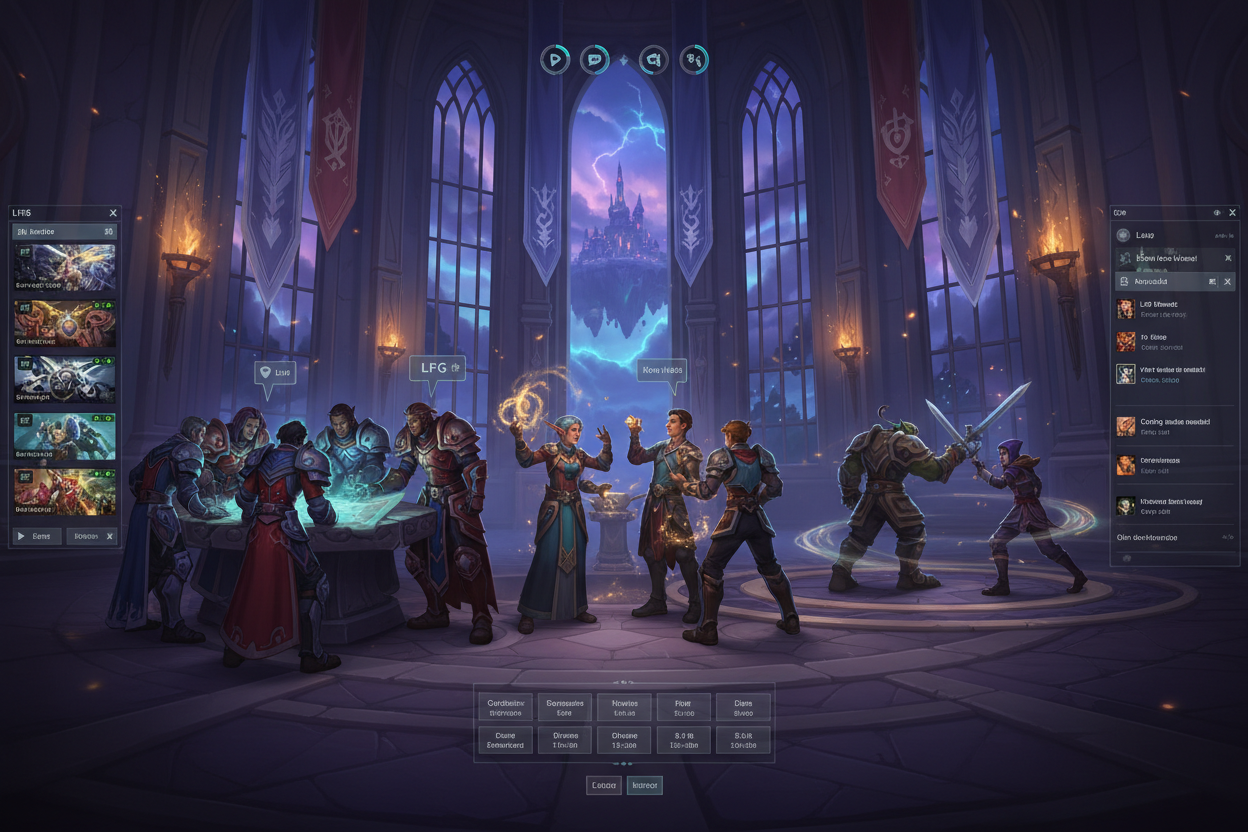Open the circular chat bubble icon at top

click(595, 60)
